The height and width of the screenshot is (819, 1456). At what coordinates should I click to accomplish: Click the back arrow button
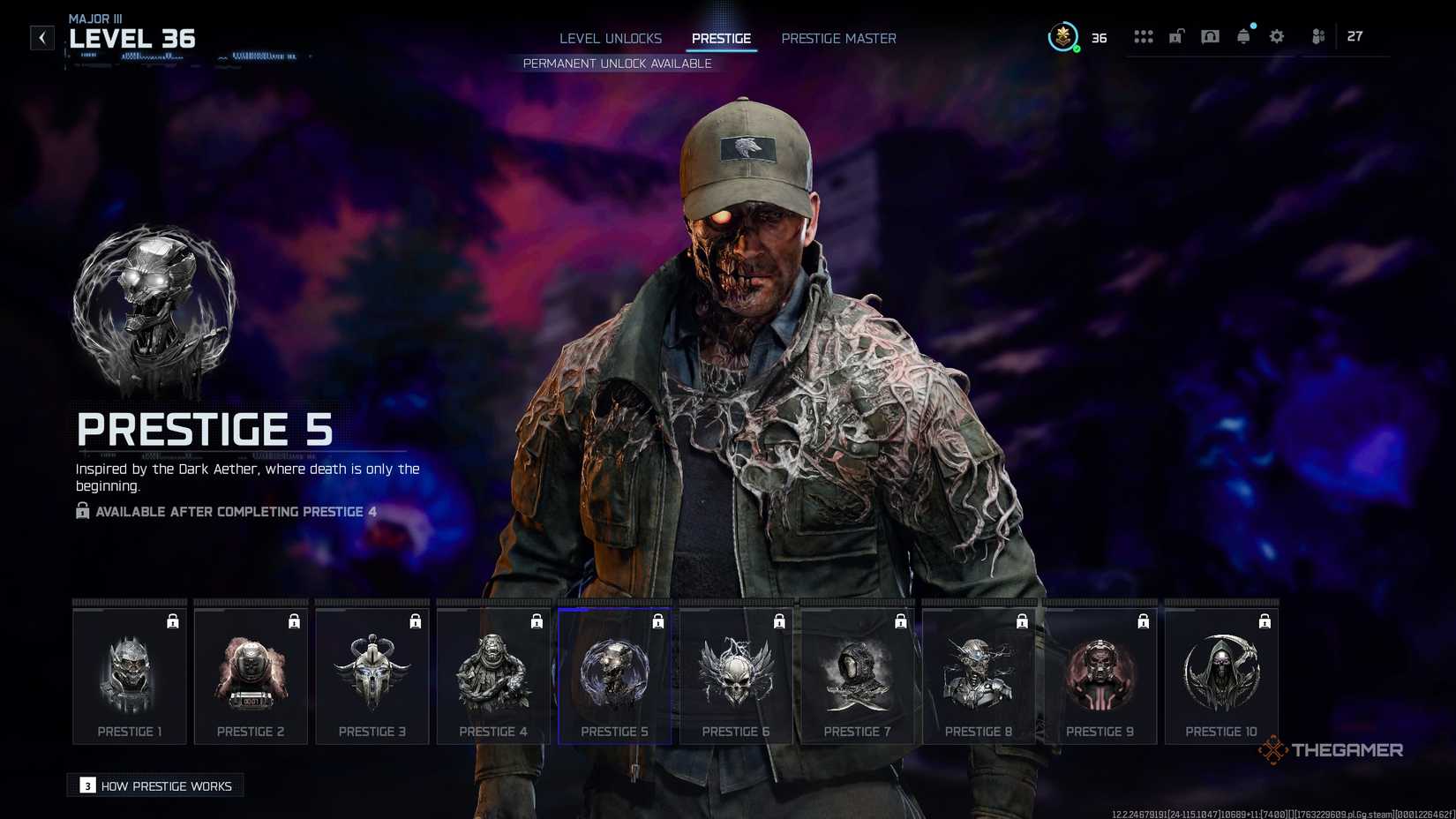41,37
